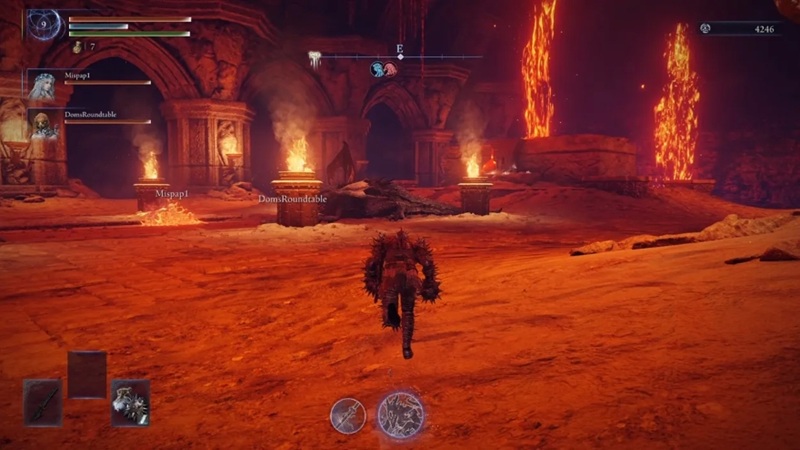
Task: Activate the large glowing ultimate art icon
Action: 401,415
